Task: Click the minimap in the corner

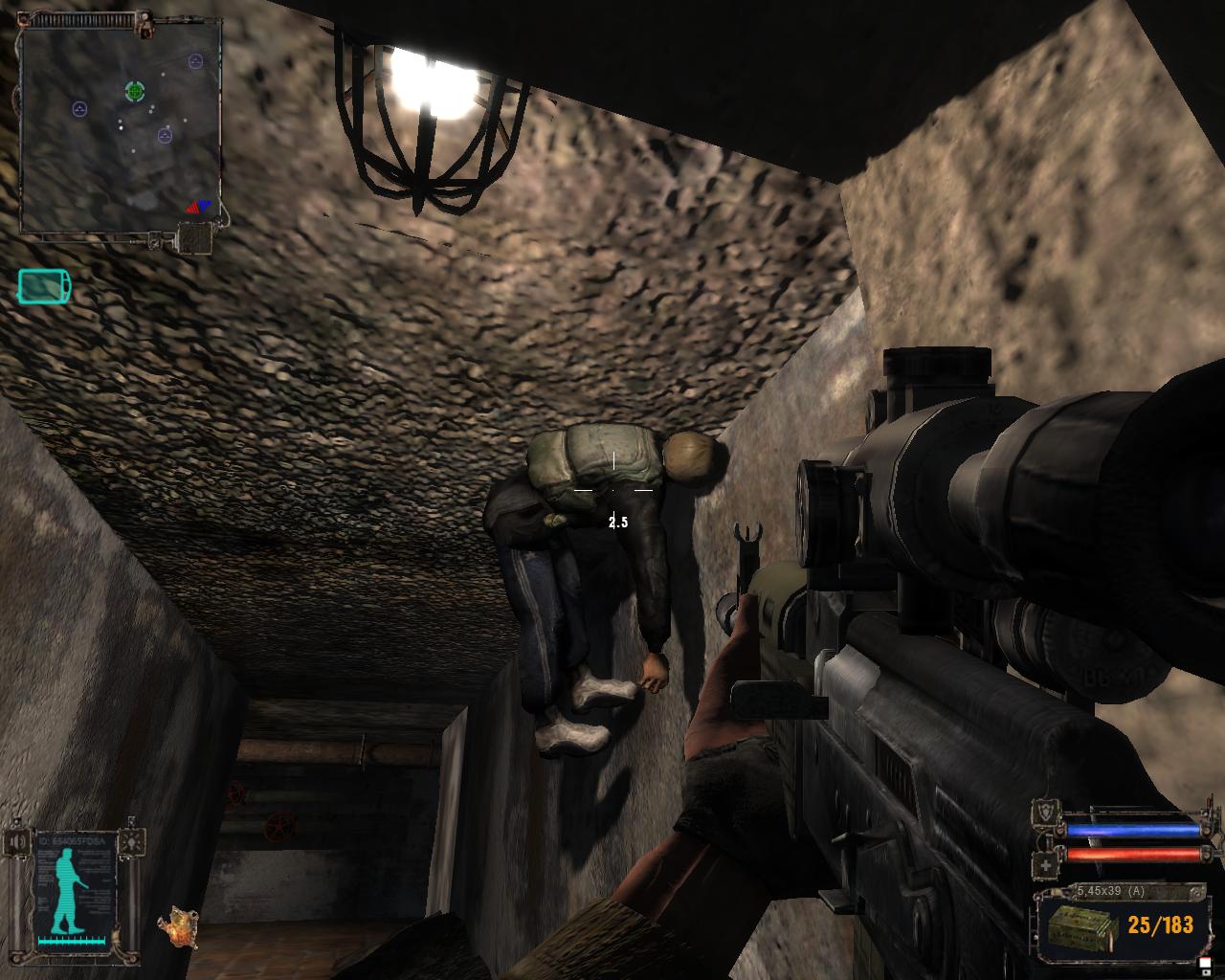Action: click(120, 126)
